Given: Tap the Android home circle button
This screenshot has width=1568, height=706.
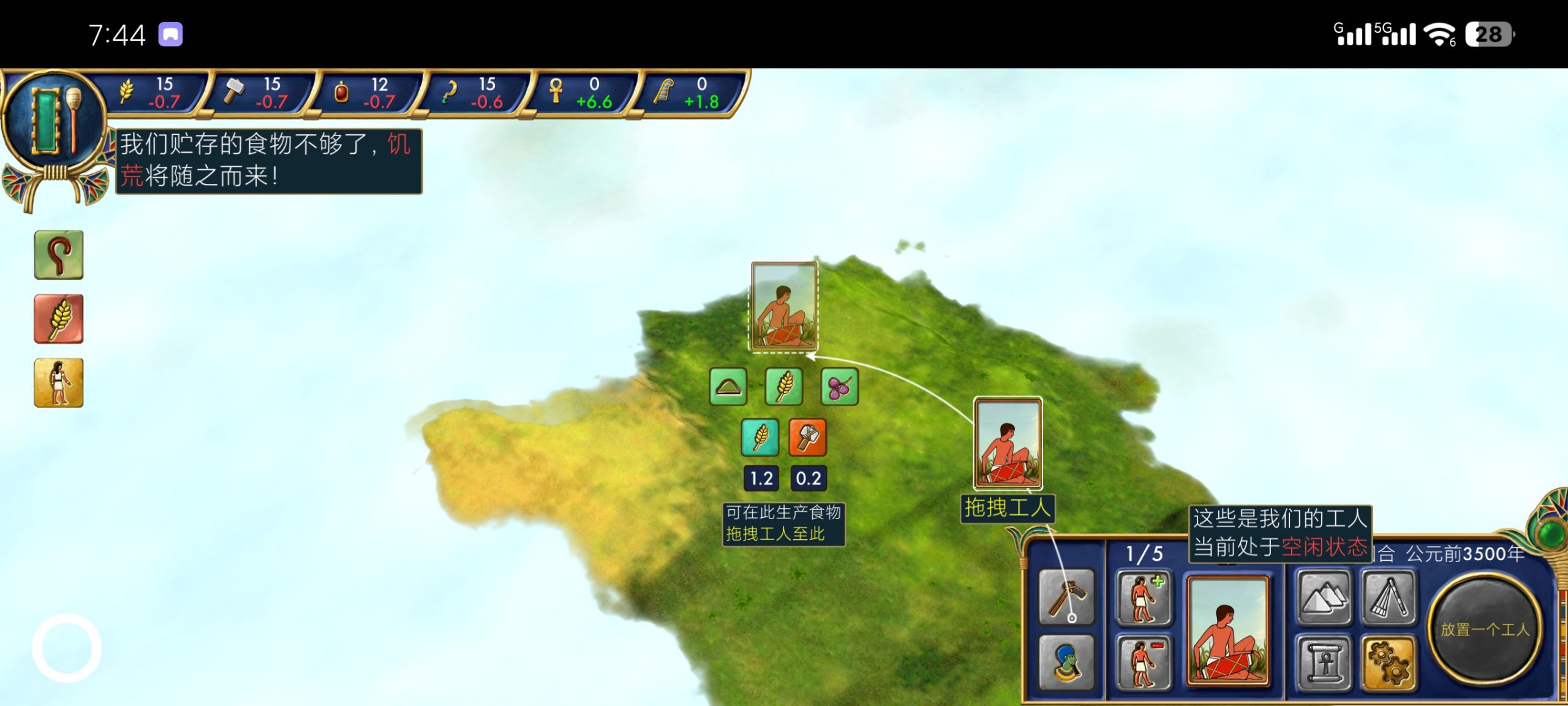Looking at the screenshot, I should click(x=67, y=647).
